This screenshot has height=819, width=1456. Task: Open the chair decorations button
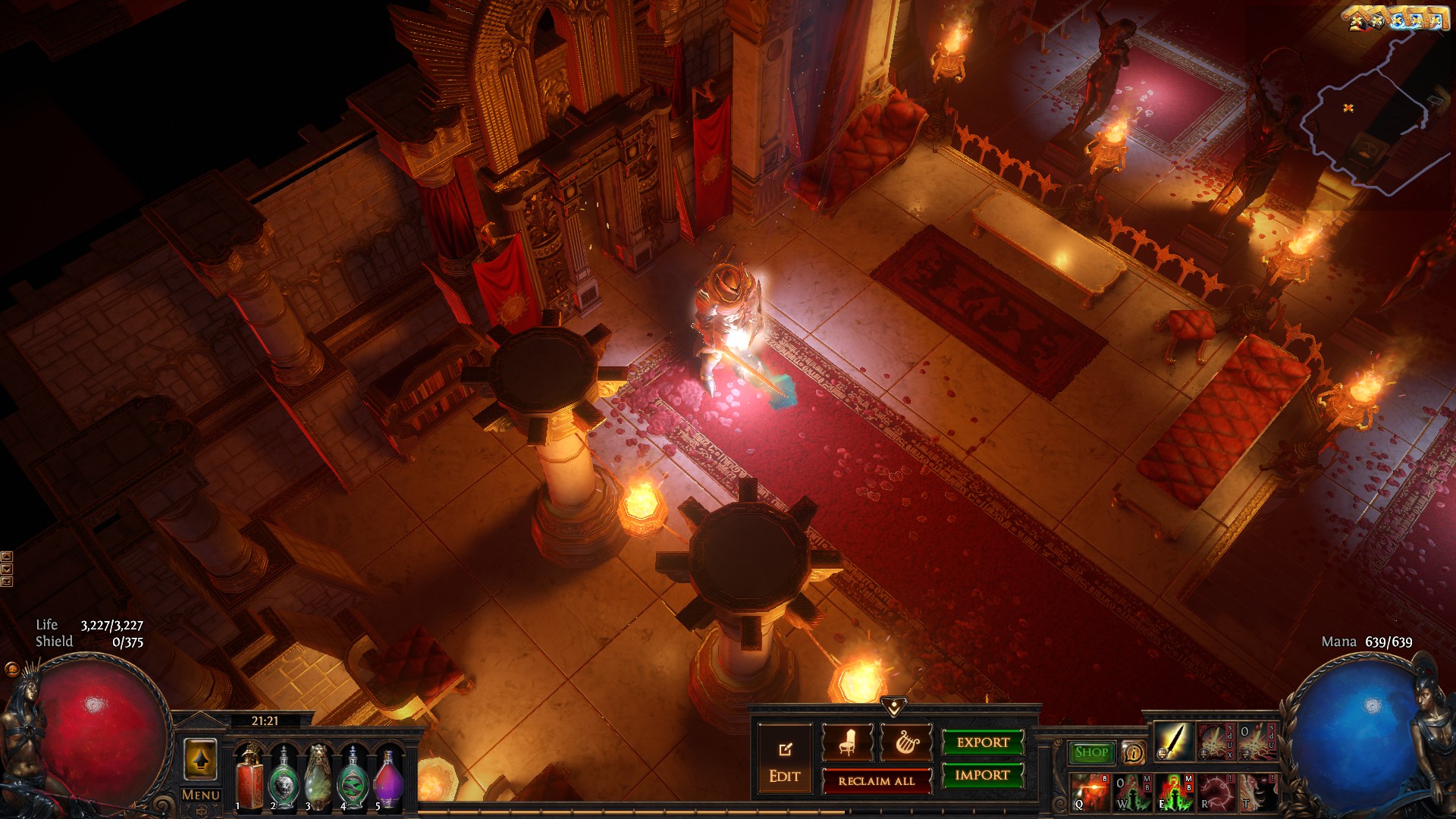coord(847,742)
